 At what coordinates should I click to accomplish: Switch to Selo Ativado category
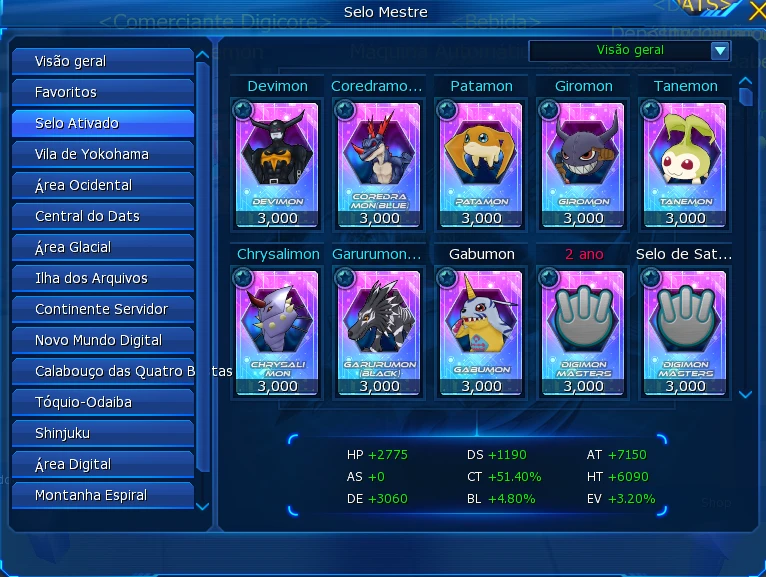pos(102,123)
